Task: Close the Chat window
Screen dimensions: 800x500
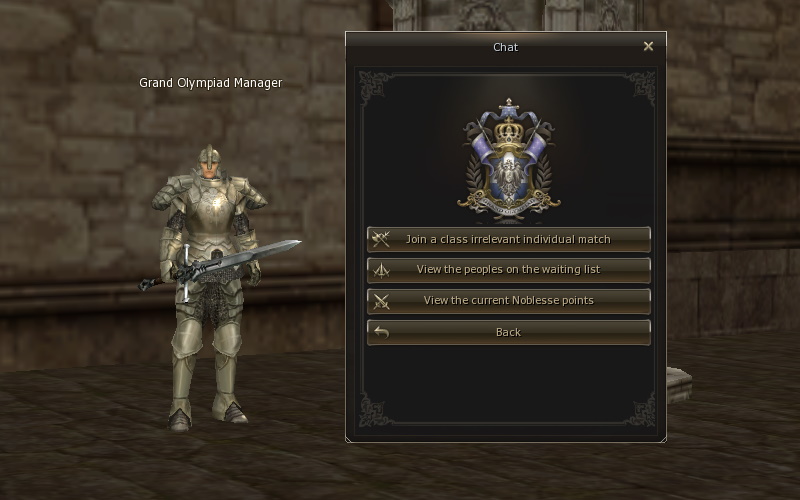Action: [648, 46]
